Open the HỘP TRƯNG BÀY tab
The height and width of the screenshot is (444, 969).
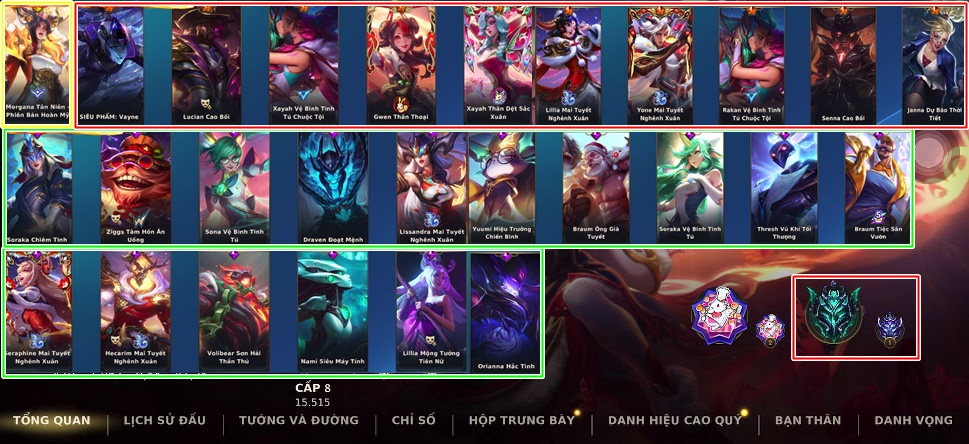coord(522,421)
